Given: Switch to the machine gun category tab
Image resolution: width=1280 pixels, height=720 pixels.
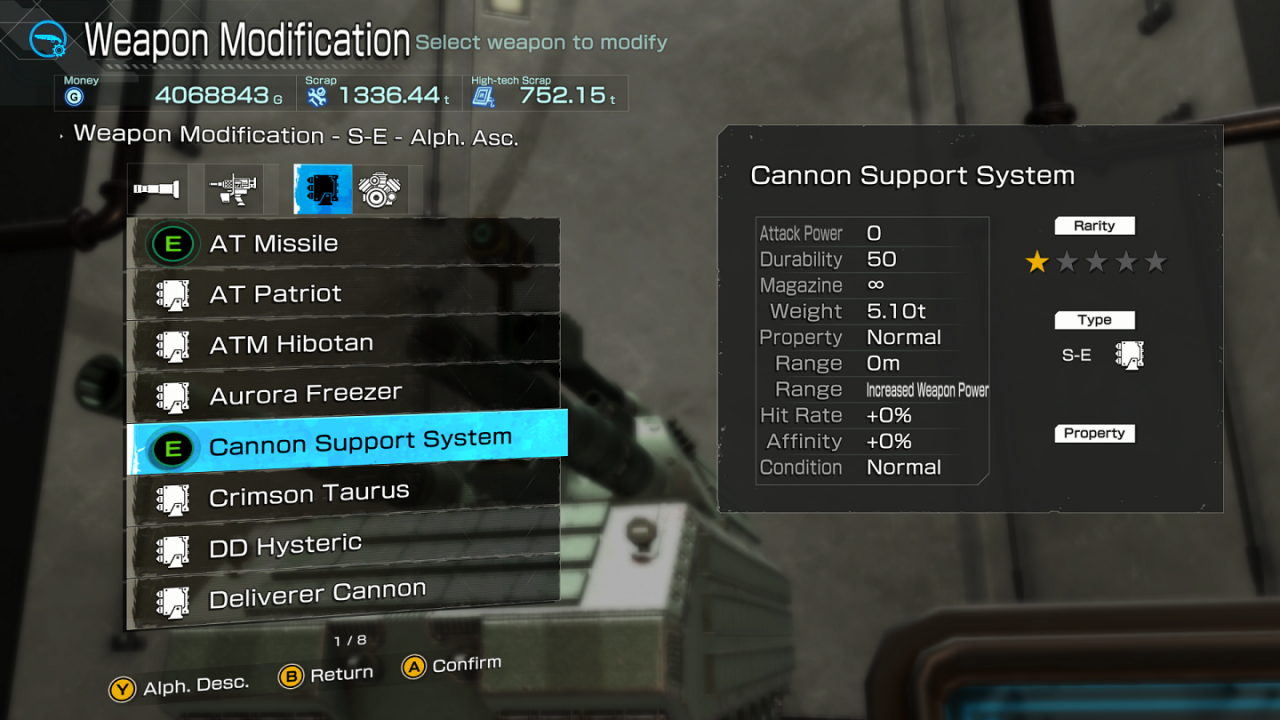Looking at the screenshot, I should click(233, 189).
